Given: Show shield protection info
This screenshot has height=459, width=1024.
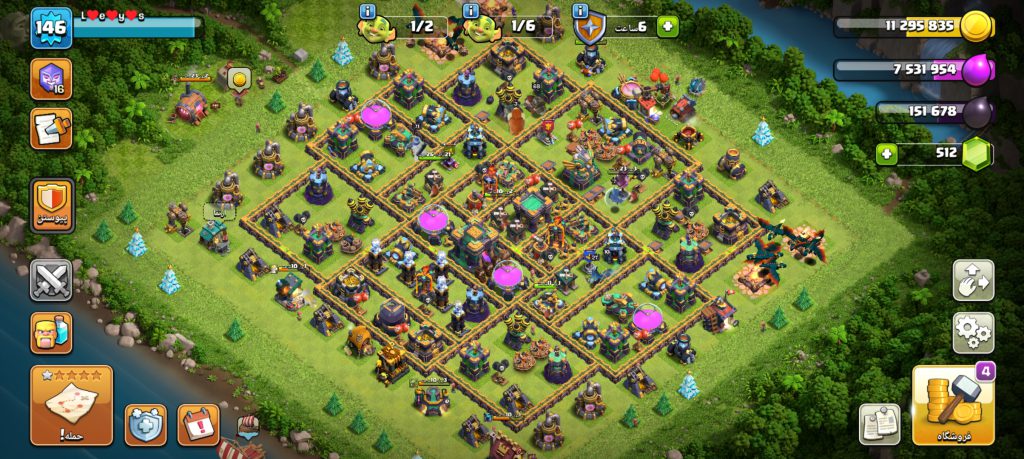Looking at the screenshot, I should pos(581,12).
